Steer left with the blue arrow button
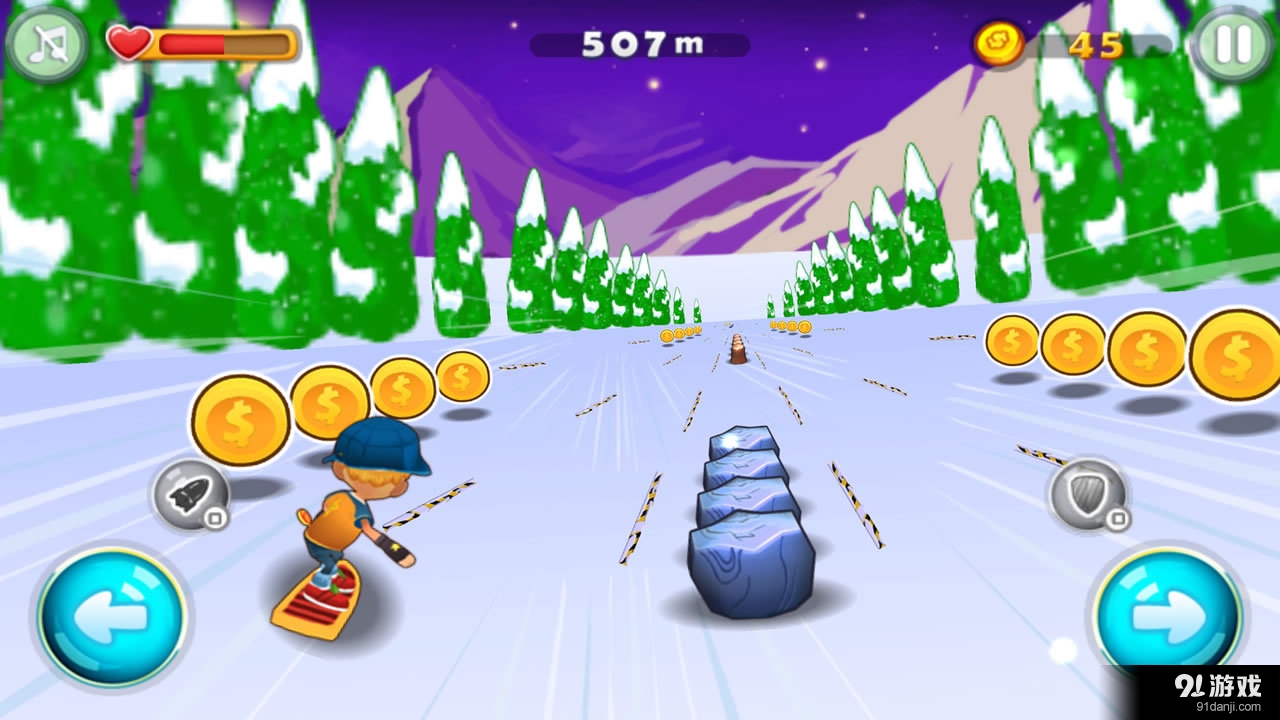Screen dimensions: 1280x720 112,617
